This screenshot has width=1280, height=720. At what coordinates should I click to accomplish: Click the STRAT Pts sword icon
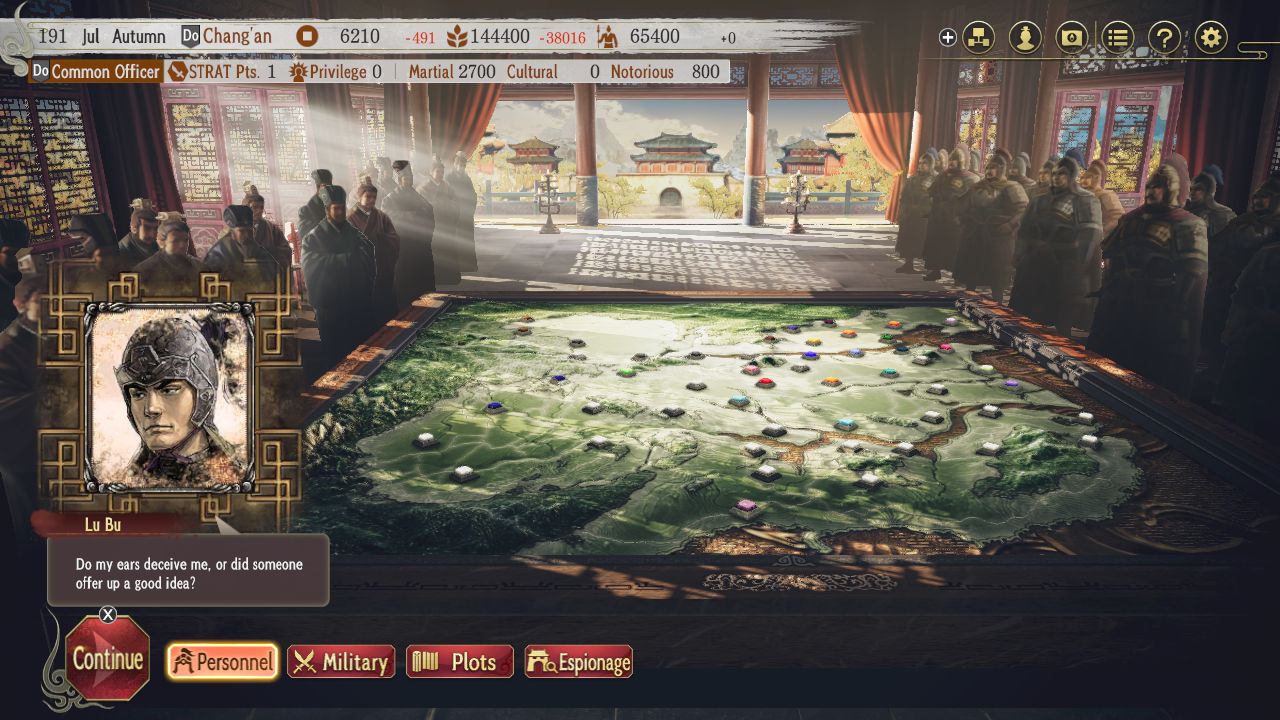click(178, 71)
